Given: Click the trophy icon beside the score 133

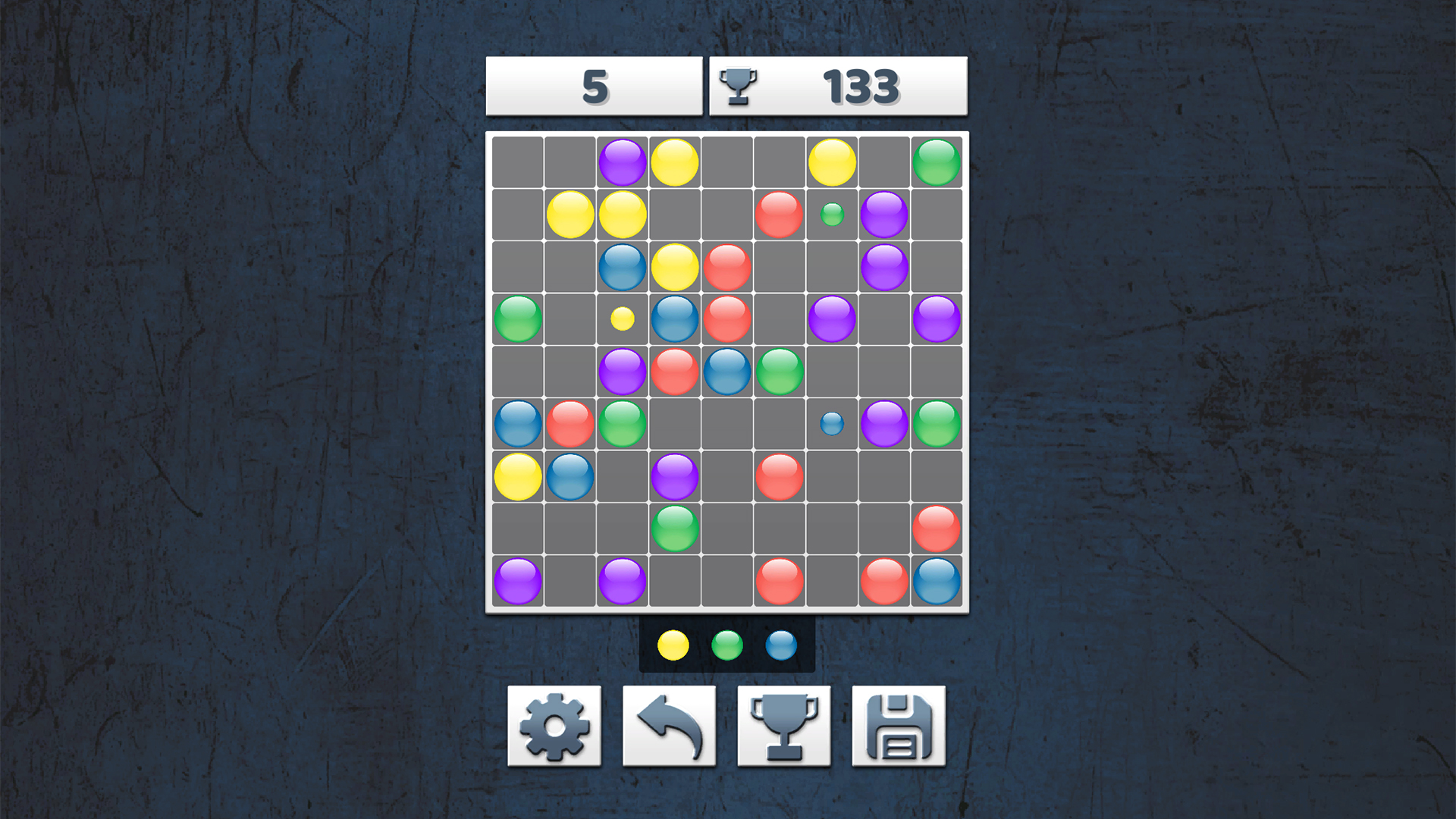Looking at the screenshot, I should coord(739,86).
